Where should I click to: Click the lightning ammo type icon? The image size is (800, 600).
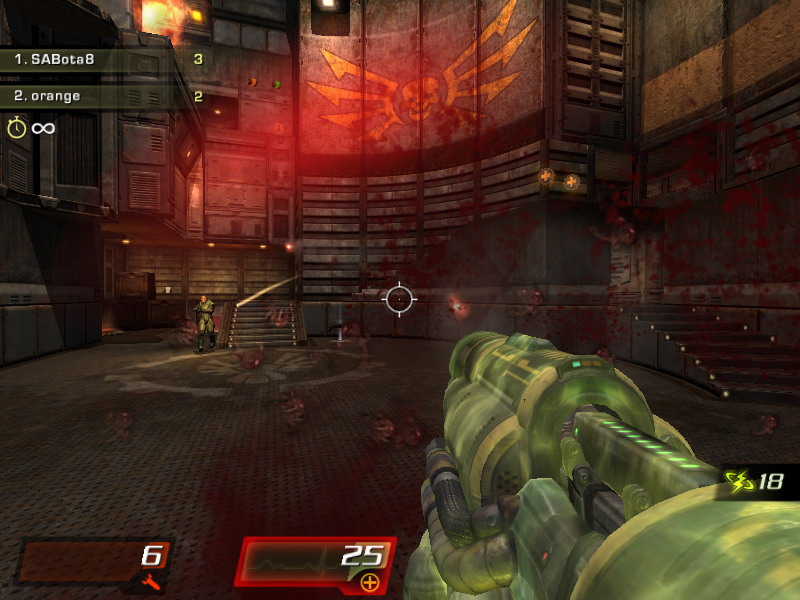(741, 481)
